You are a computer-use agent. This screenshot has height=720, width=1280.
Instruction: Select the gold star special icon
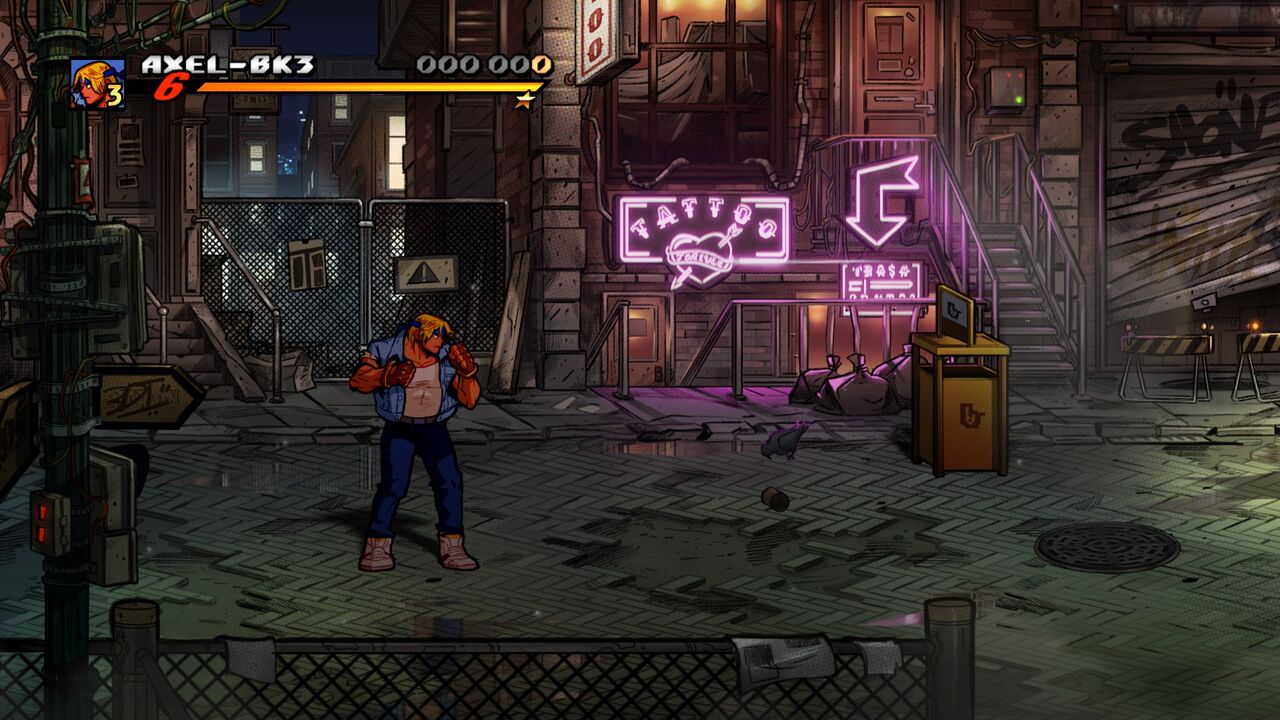coord(524,100)
